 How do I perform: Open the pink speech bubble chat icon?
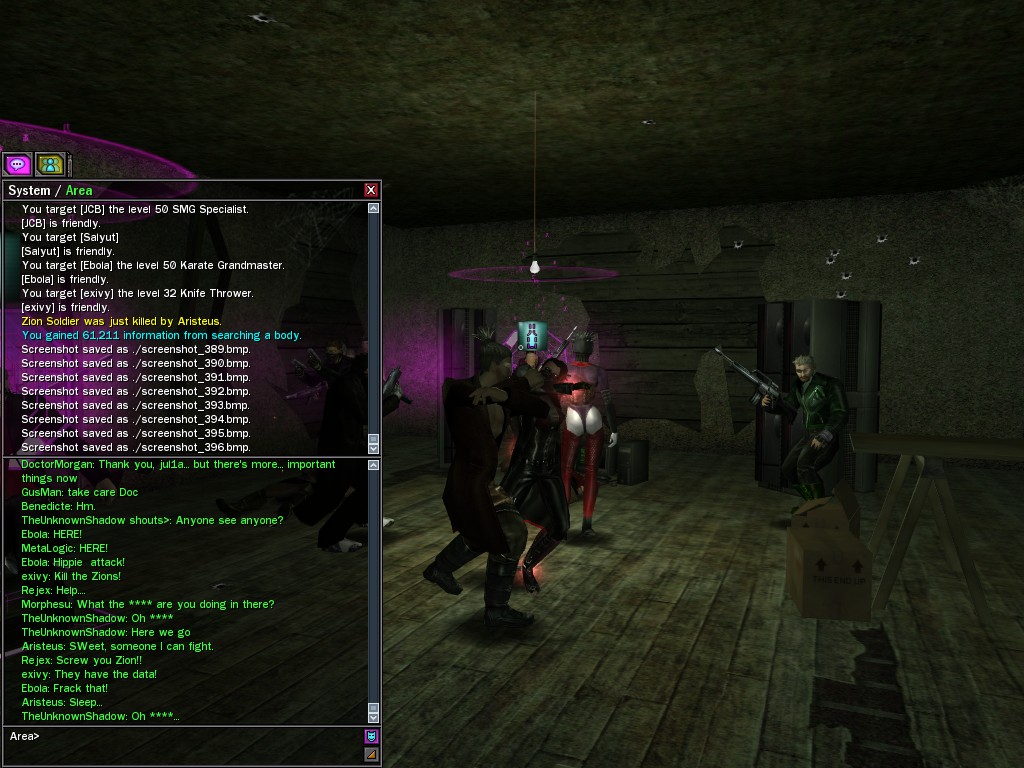(17, 164)
